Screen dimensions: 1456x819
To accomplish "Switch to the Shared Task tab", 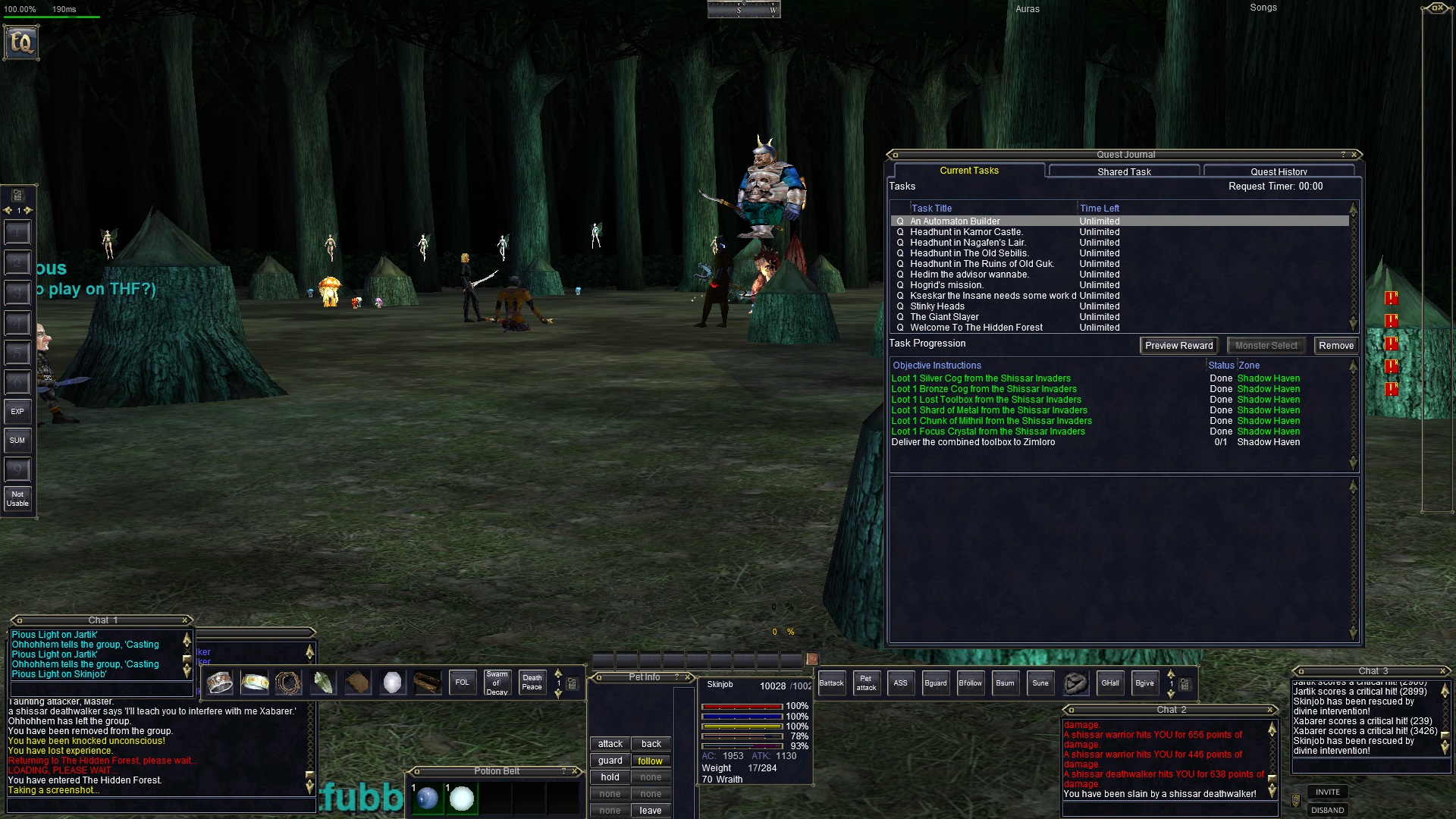I will click(1124, 172).
